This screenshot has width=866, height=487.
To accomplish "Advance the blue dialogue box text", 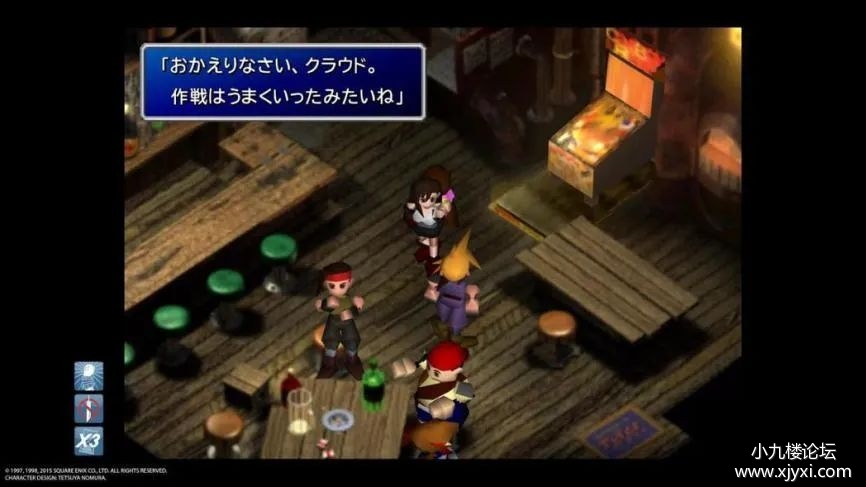I will 283,82.
